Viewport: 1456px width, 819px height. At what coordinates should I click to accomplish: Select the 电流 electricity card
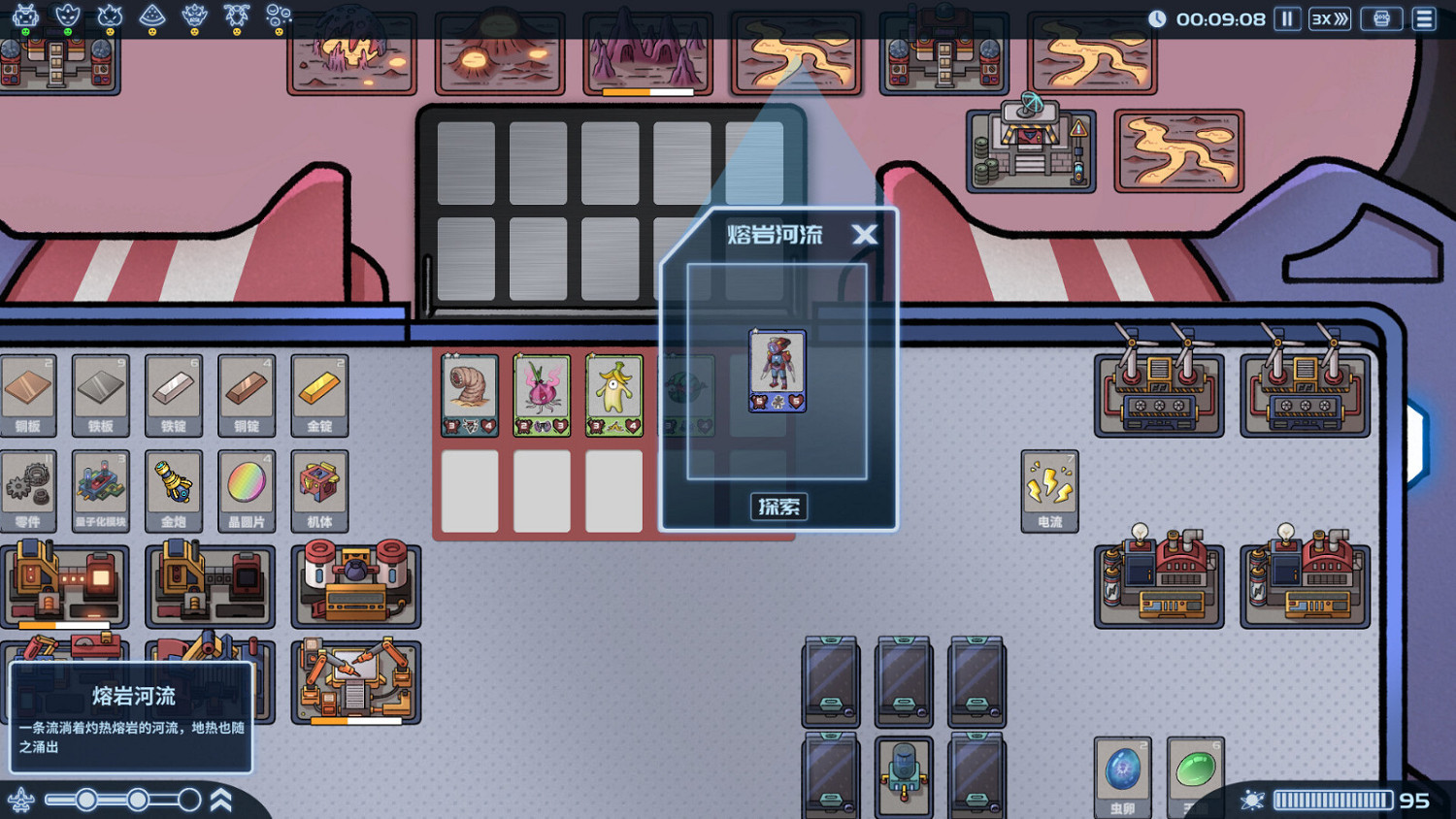pos(1049,488)
